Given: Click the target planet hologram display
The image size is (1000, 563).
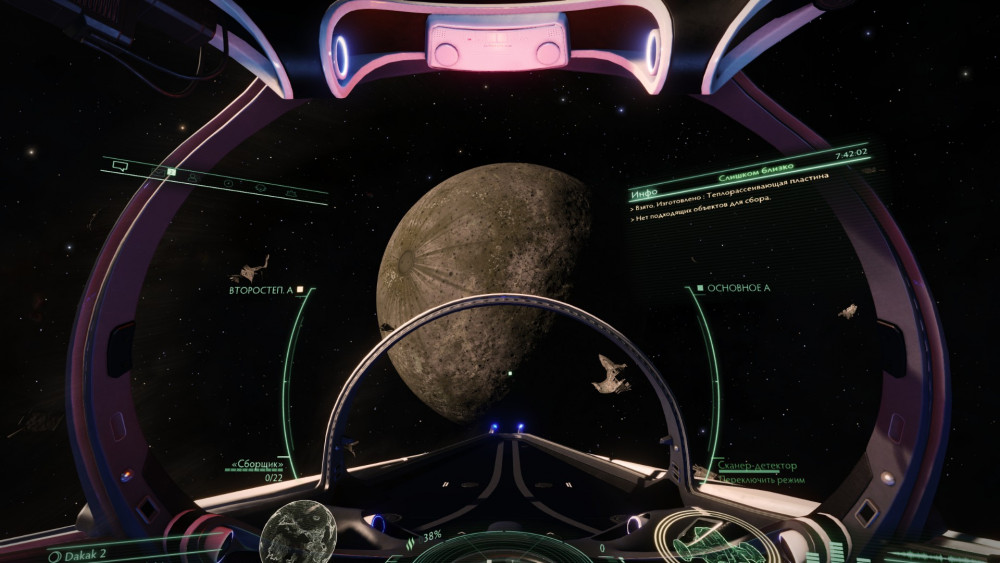Looking at the screenshot, I should (297, 532).
